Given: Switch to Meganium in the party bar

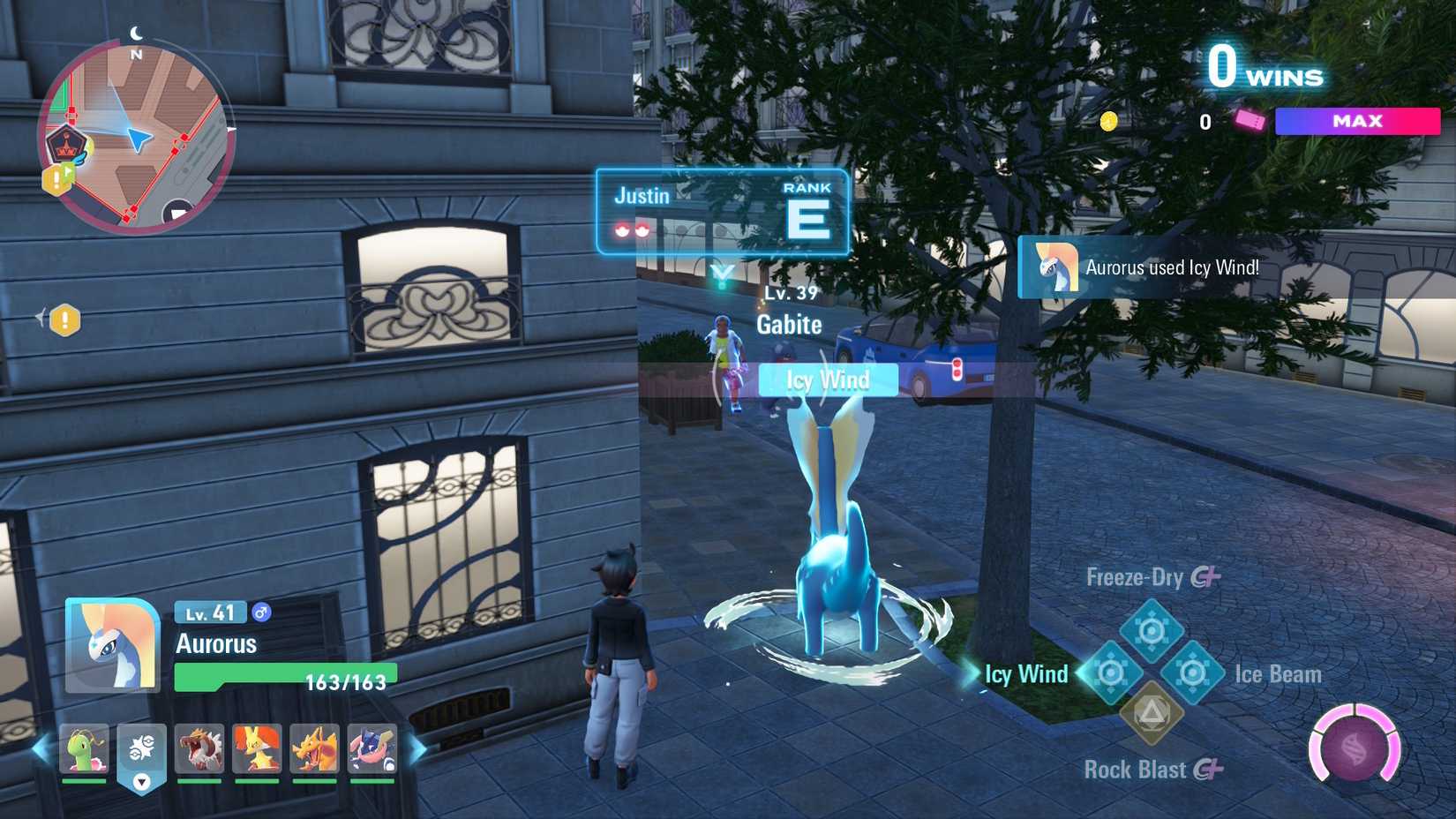Looking at the screenshot, I should pos(85,749).
